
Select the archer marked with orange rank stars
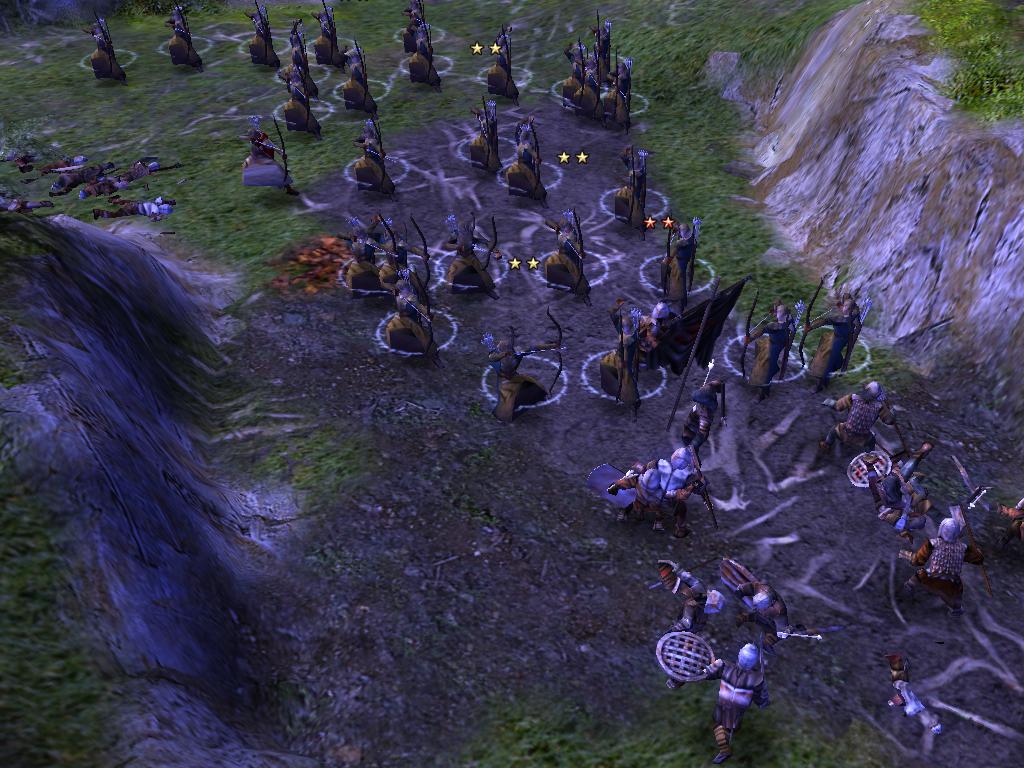pyautogui.click(x=682, y=263)
